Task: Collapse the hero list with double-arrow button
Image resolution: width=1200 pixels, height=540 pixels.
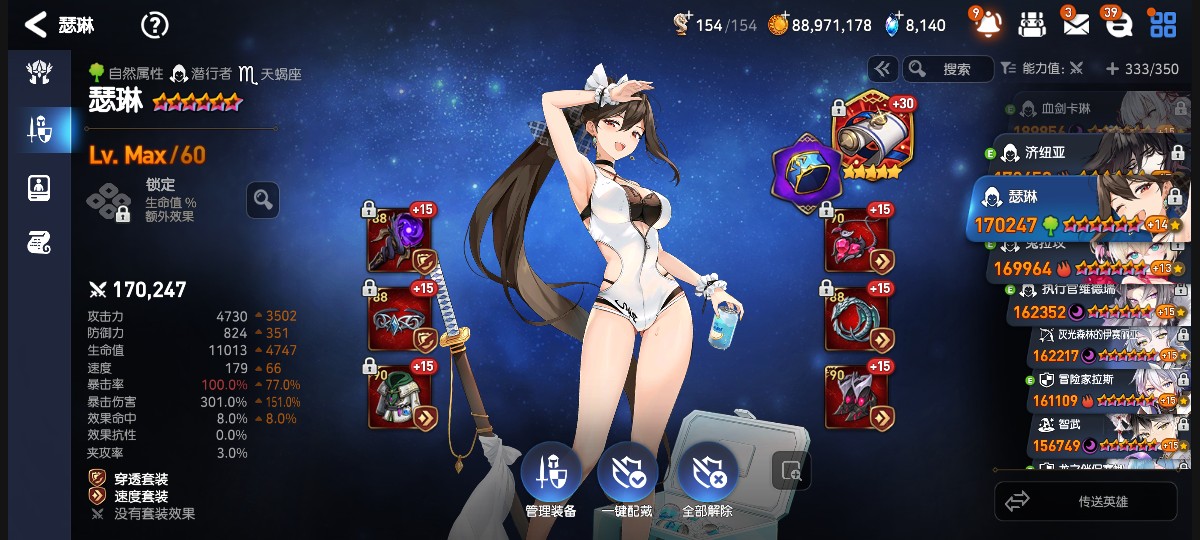Action: tap(882, 69)
